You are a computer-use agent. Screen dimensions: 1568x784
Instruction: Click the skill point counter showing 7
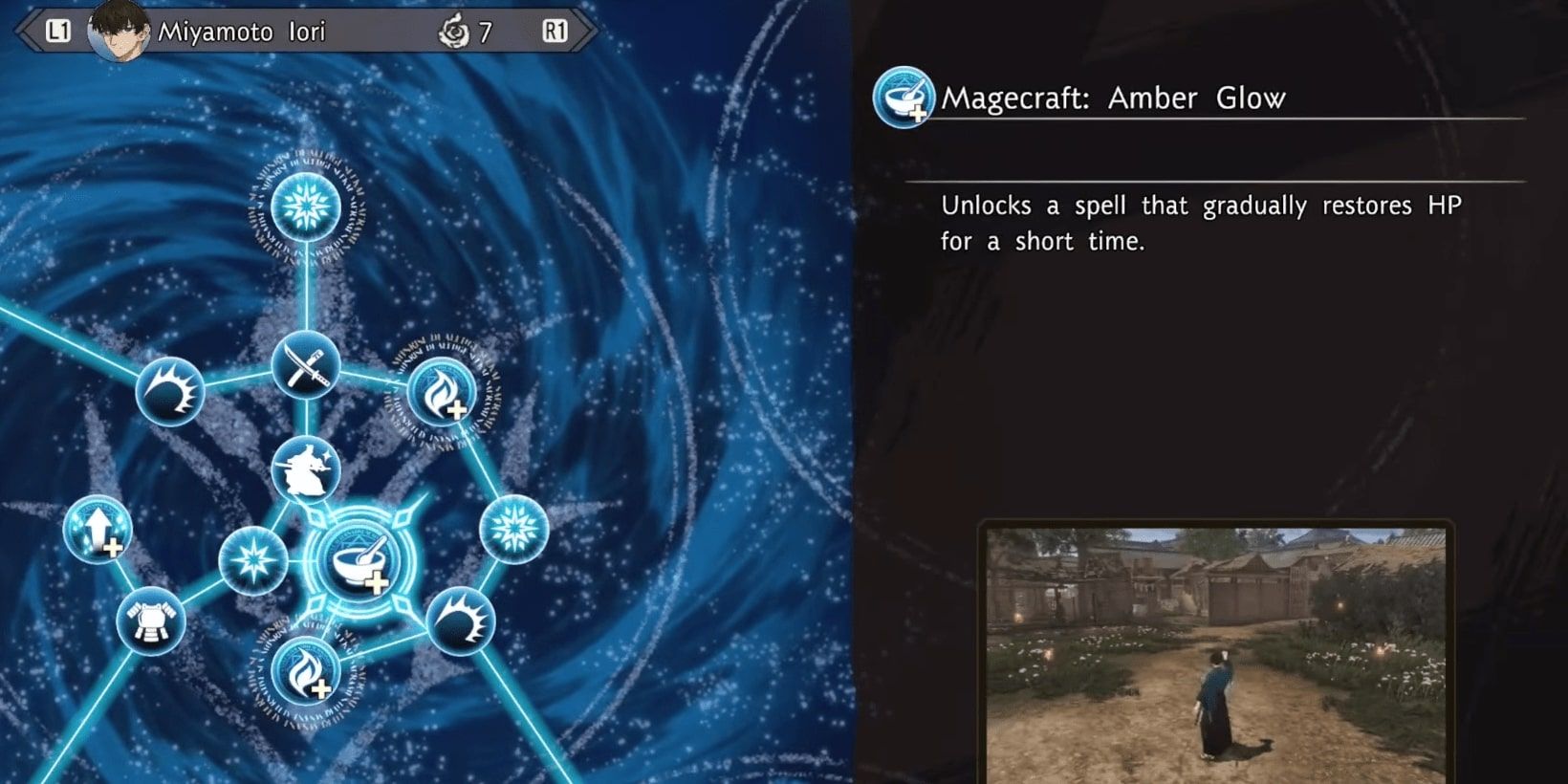(486, 31)
